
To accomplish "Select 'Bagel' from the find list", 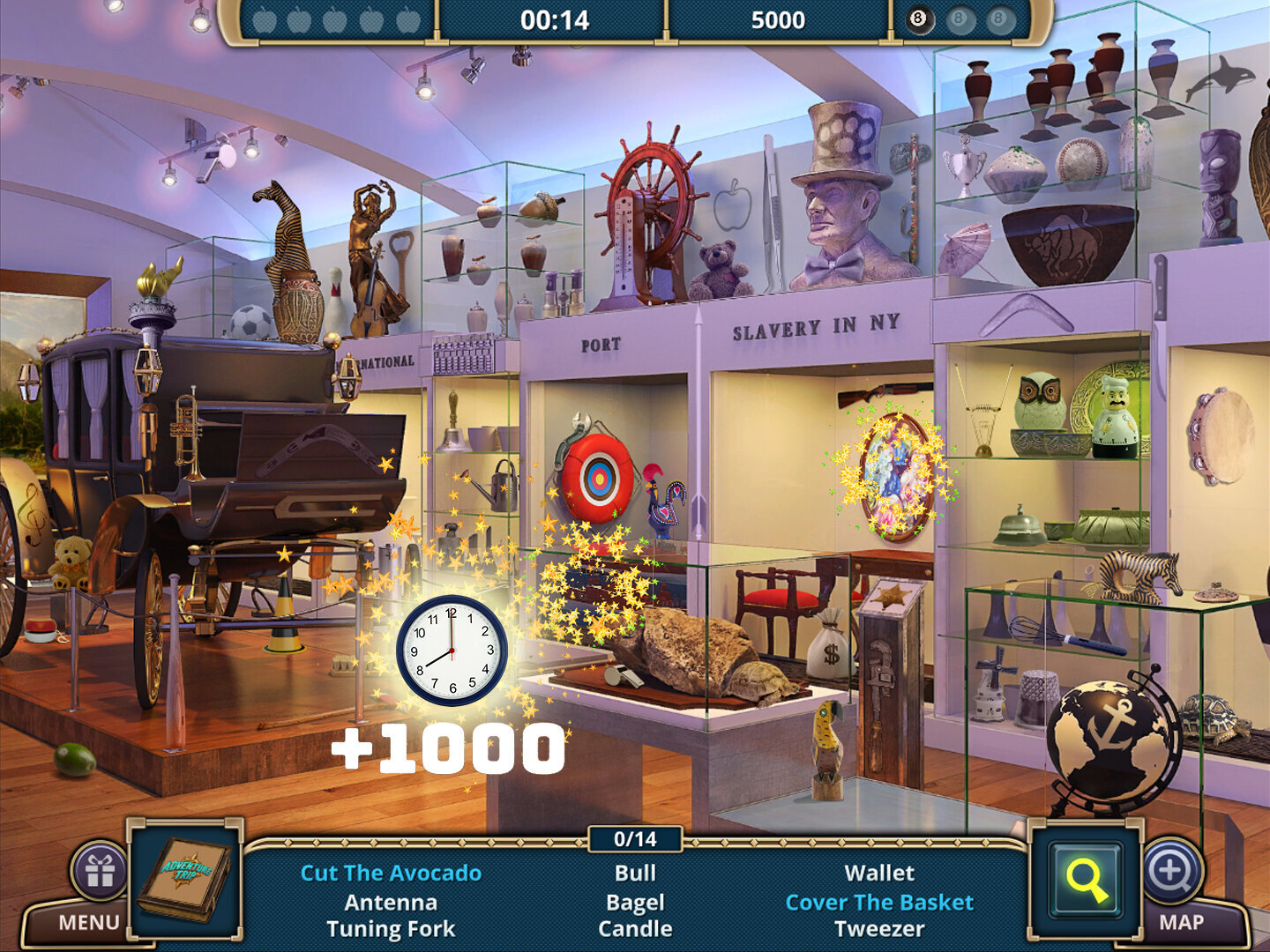I will pyautogui.click(x=635, y=902).
